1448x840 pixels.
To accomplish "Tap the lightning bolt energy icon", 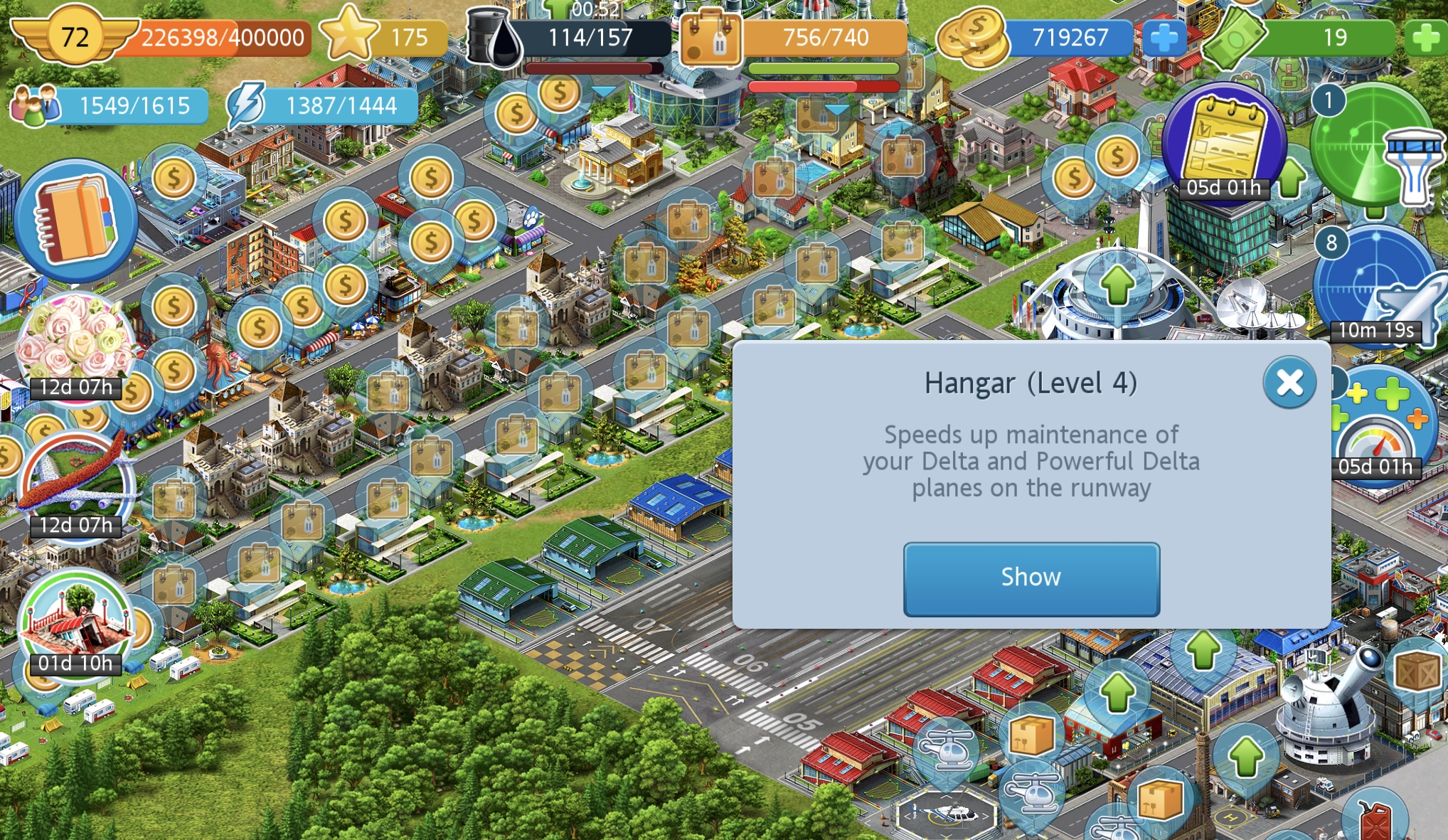I will (x=246, y=105).
